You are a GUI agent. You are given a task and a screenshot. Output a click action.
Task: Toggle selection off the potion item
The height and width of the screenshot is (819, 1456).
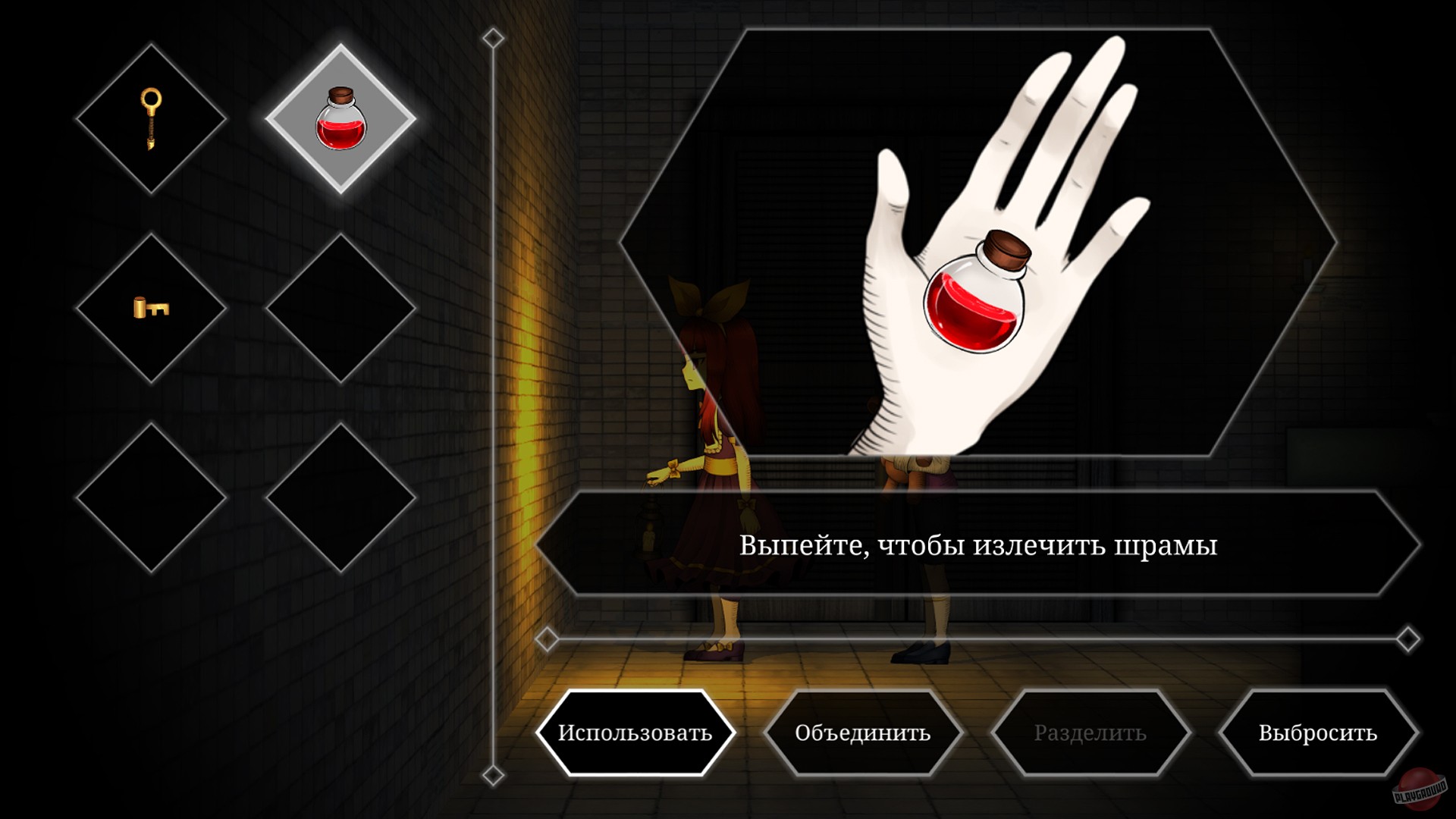click(x=343, y=118)
